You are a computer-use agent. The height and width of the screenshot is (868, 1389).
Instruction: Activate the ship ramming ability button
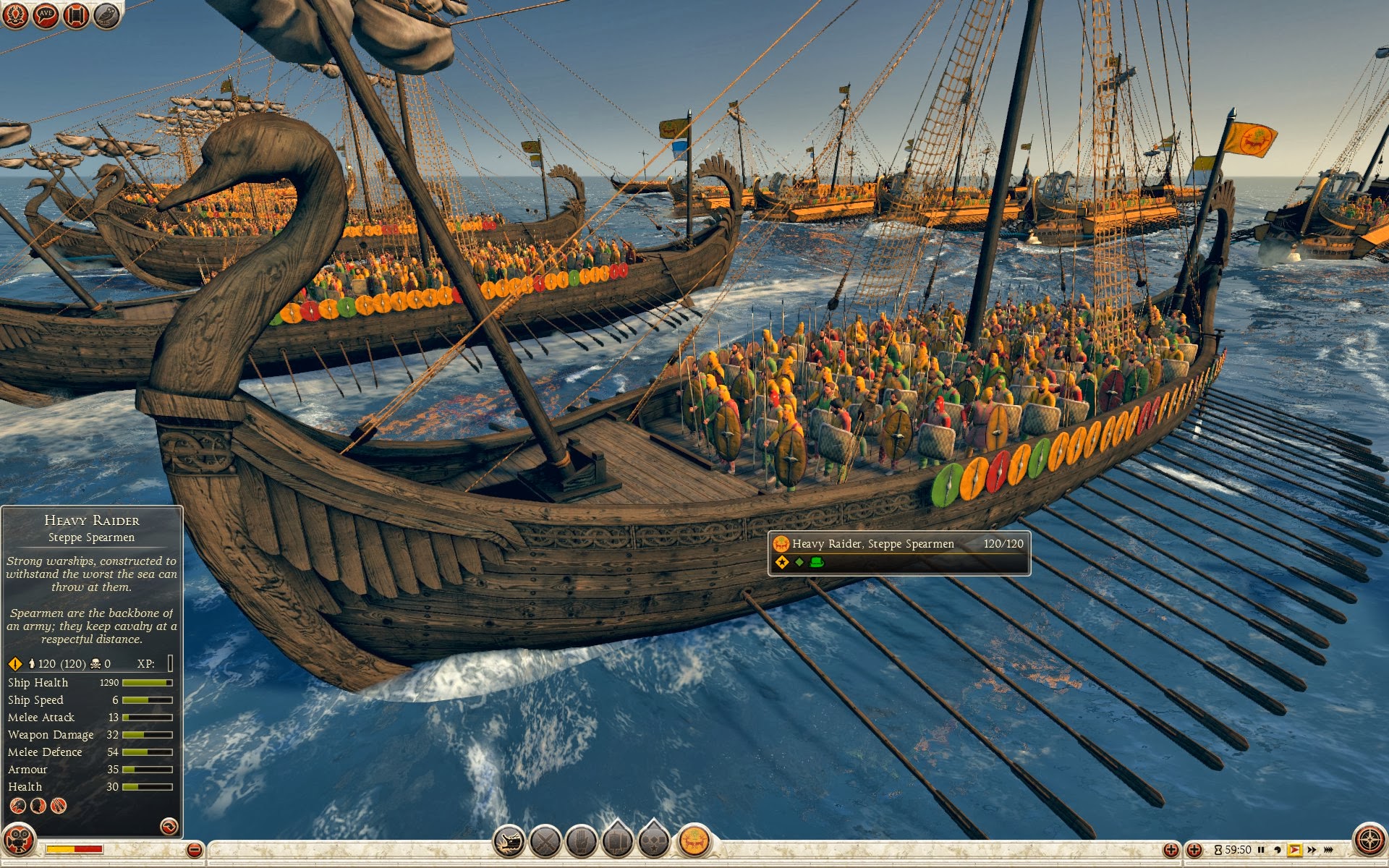pyautogui.click(x=509, y=841)
